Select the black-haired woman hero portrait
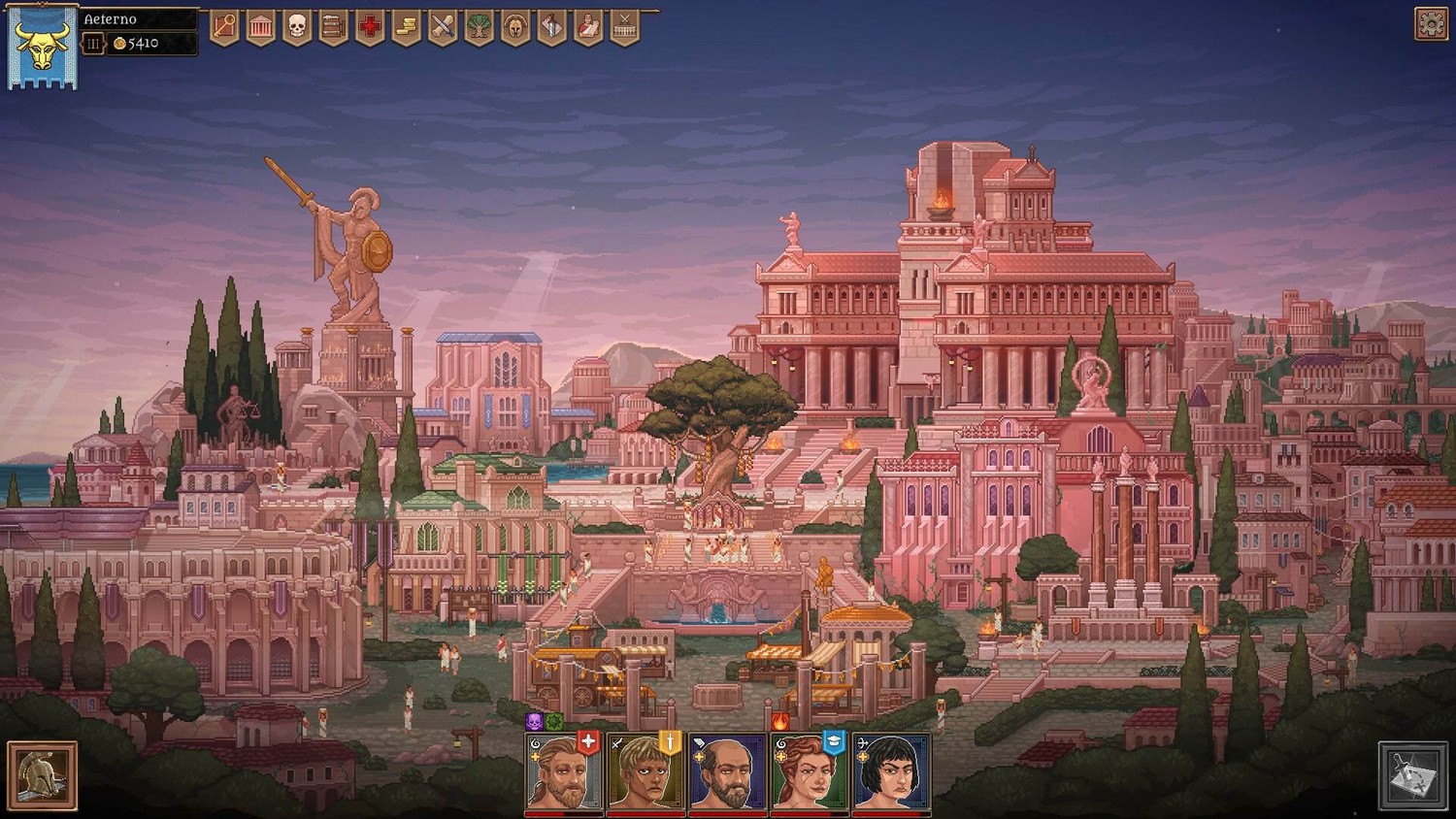The height and width of the screenshot is (819, 1456). [890, 773]
